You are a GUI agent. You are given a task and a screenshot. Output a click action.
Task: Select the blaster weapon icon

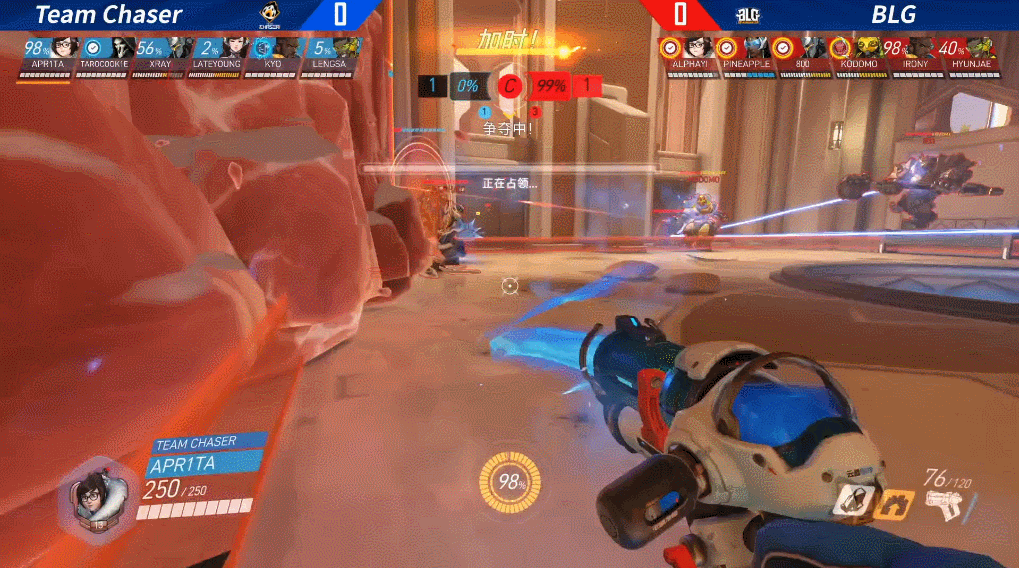(943, 505)
